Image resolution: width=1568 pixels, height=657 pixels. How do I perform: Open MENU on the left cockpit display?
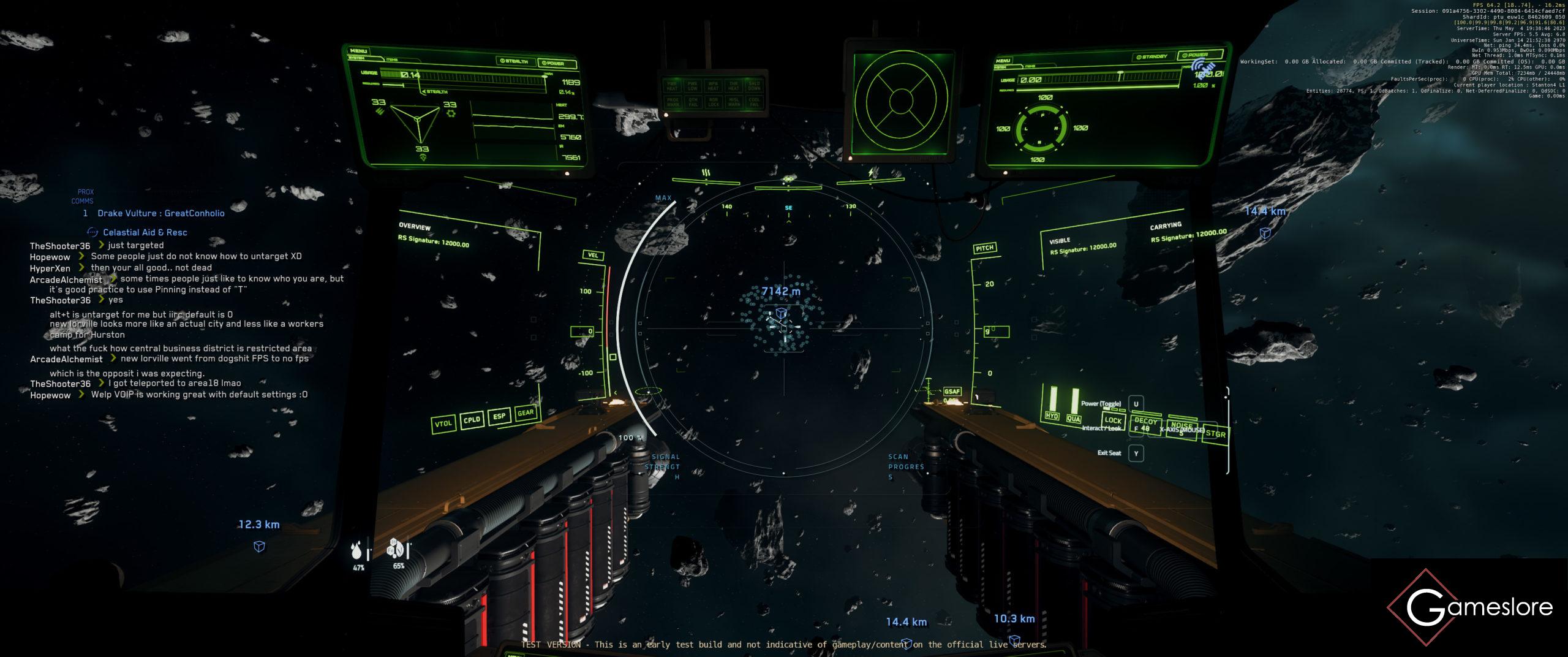[358, 51]
